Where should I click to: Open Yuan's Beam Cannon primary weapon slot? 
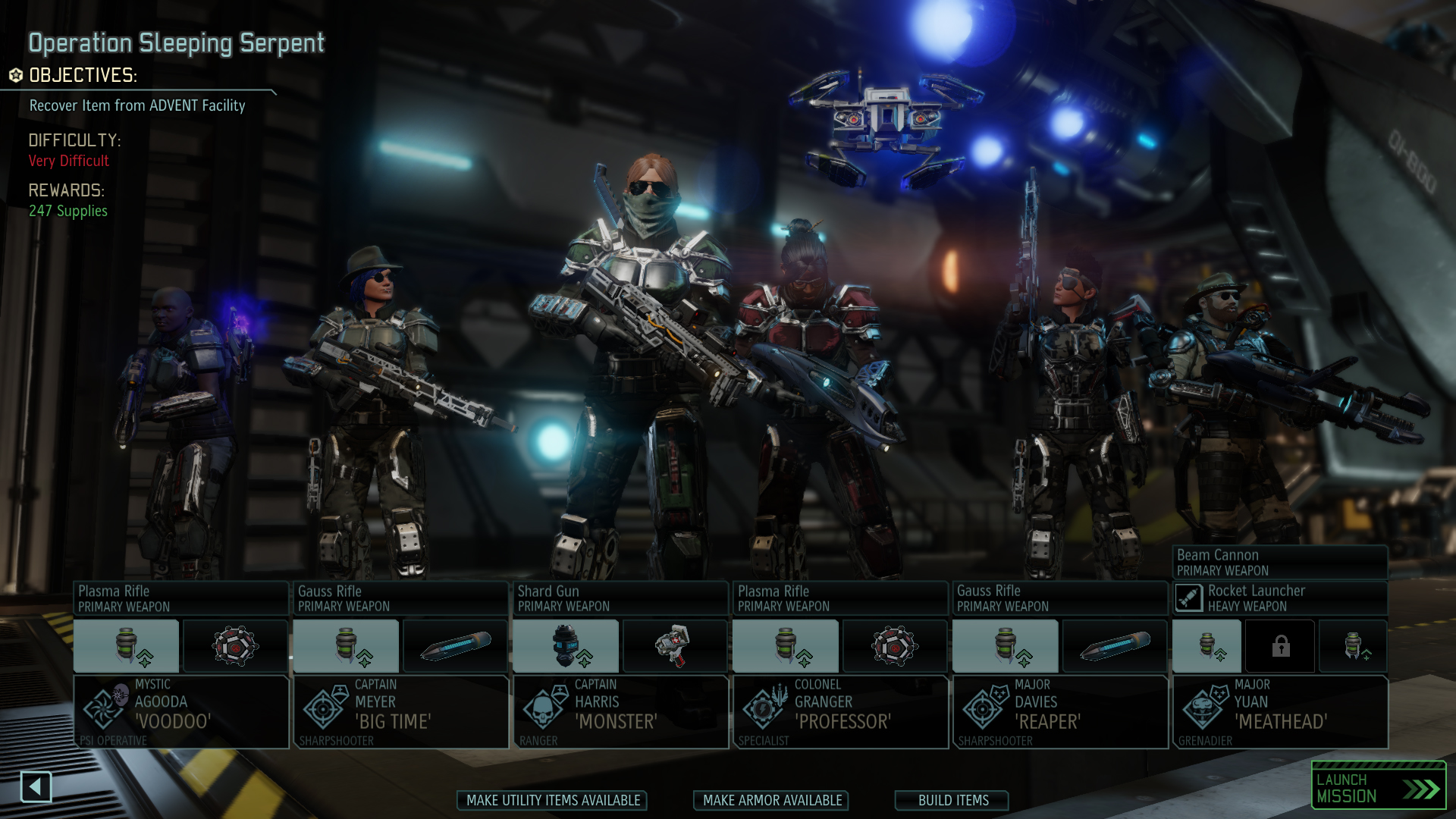[x=1280, y=561]
